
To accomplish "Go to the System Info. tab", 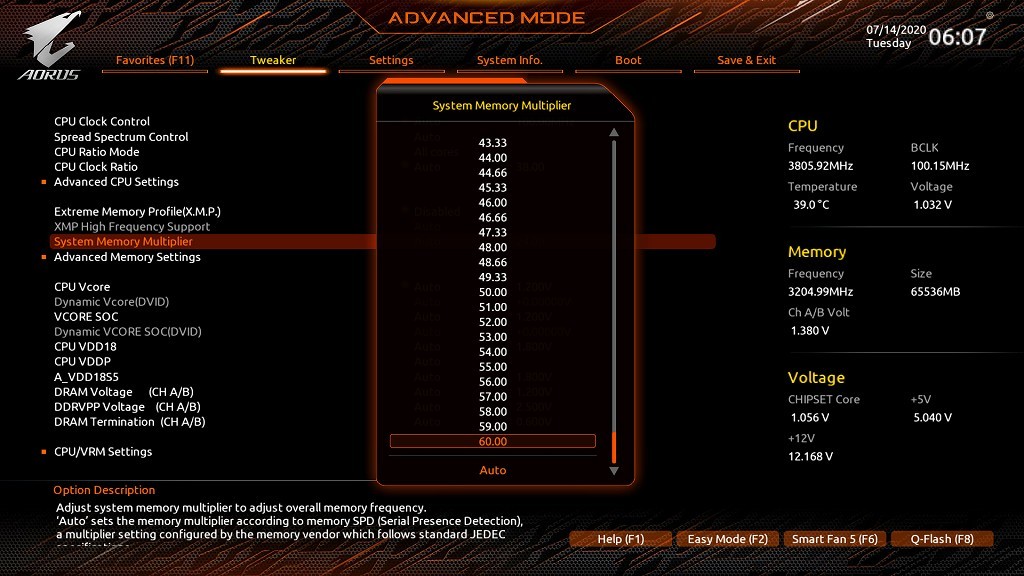I will pyautogui.click(x=509, y=60).
